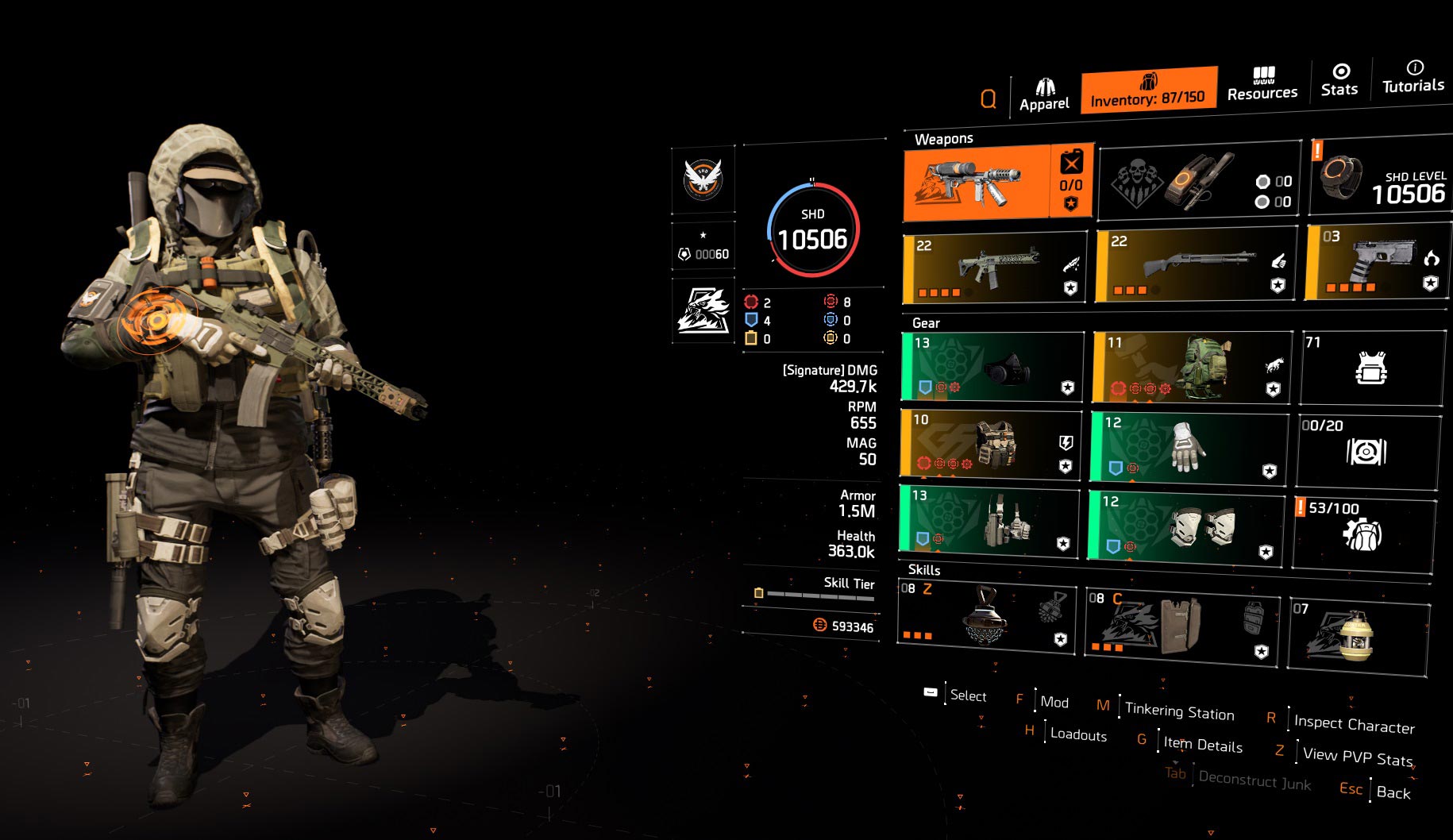Choose the holster gear slot

989,520
